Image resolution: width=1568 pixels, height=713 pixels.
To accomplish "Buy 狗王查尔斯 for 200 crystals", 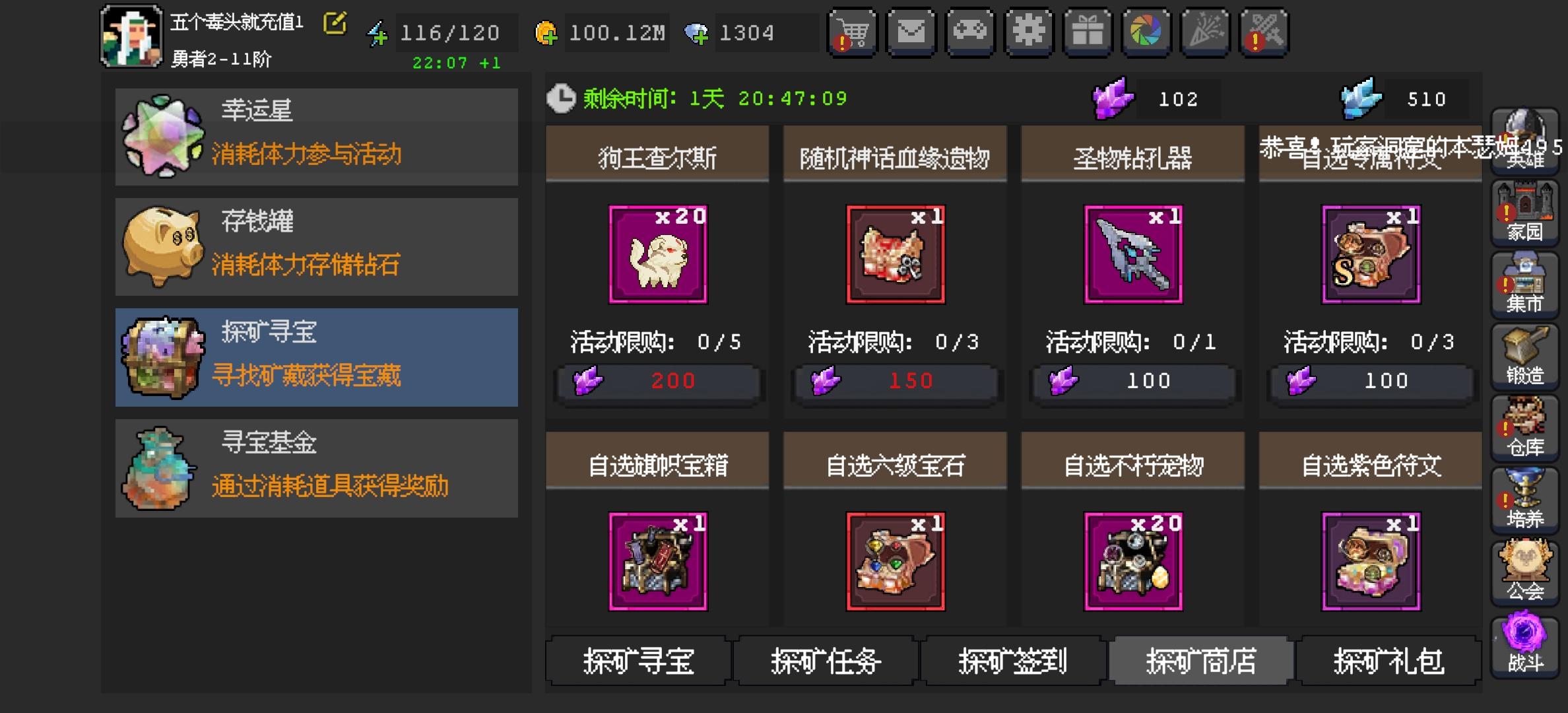I will pyautogui.click(x=657, y=380).
